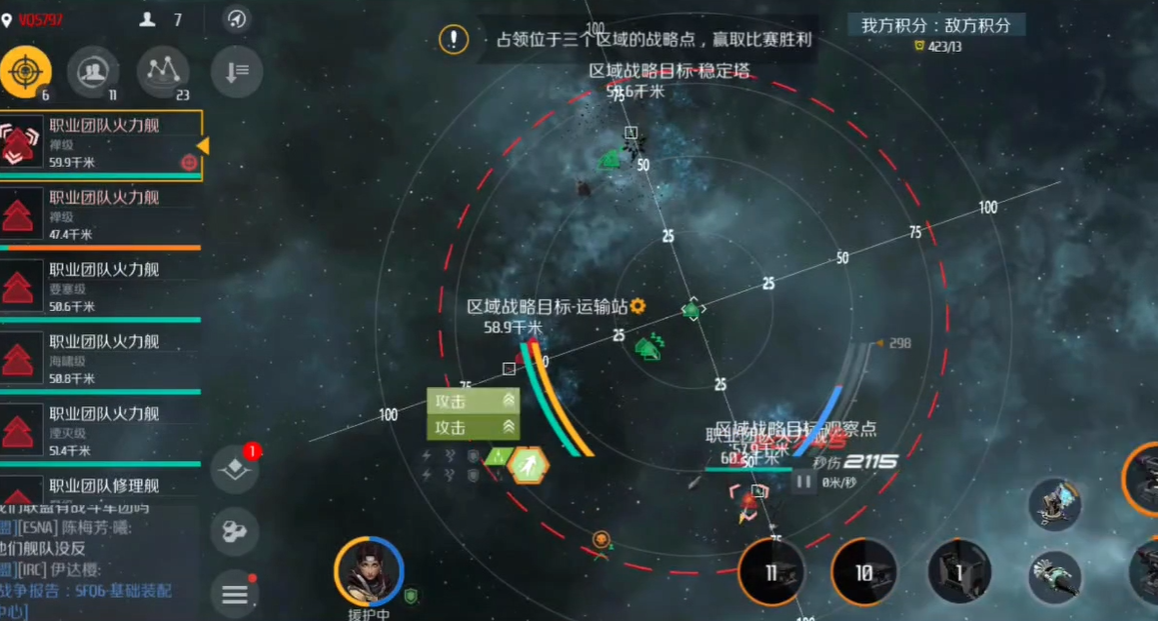Open the hexagon cluster menu icon
1158x621 pixels.
point(235,532)
